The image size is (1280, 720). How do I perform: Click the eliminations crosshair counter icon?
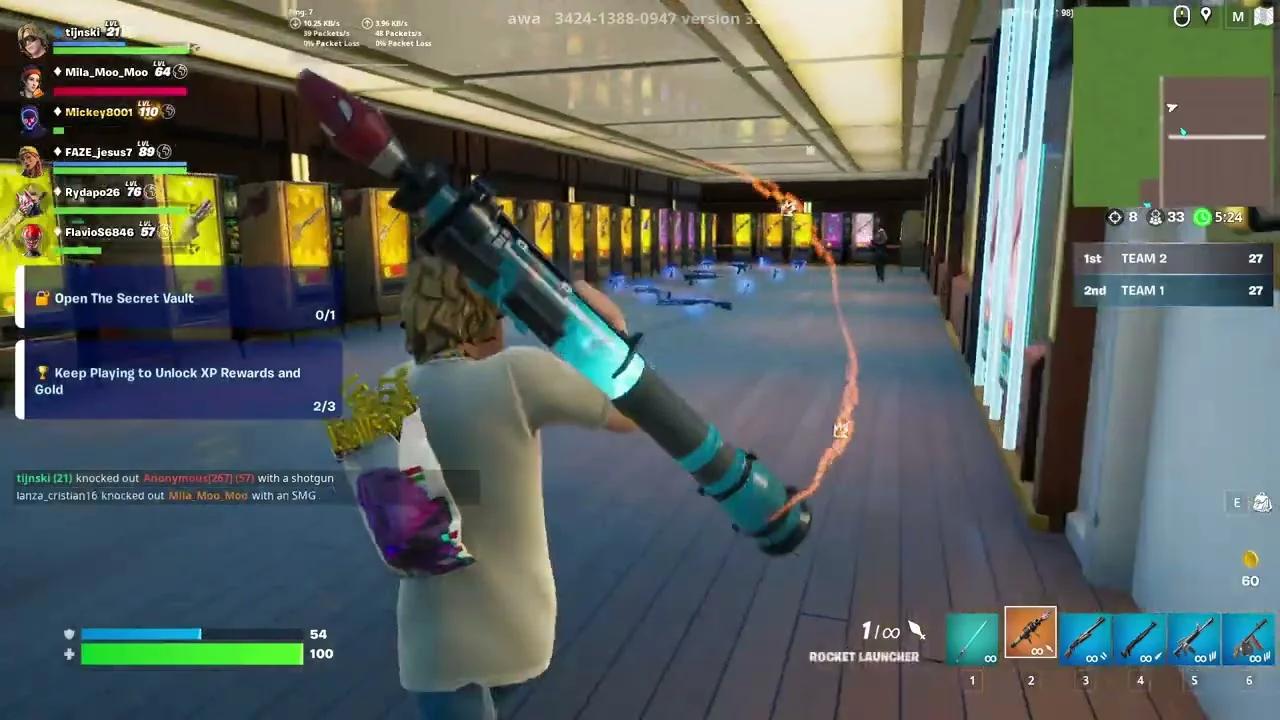[x=1114, y=217]
